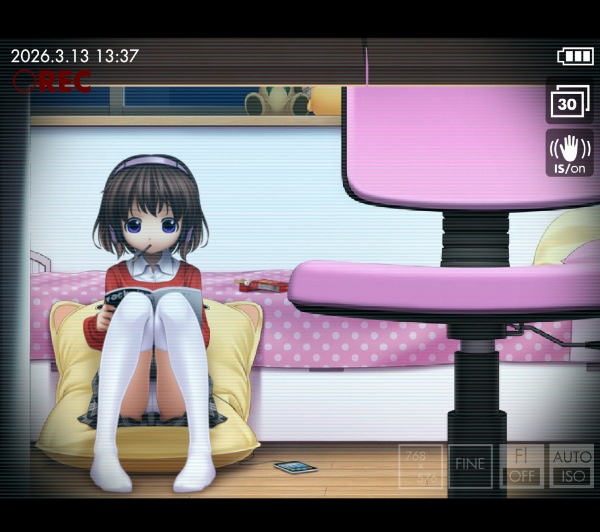The width and height of the screenshot is (600, 532).
Task: Toggle the IS/on image stabilizer icon
Action: pos(569,153)
